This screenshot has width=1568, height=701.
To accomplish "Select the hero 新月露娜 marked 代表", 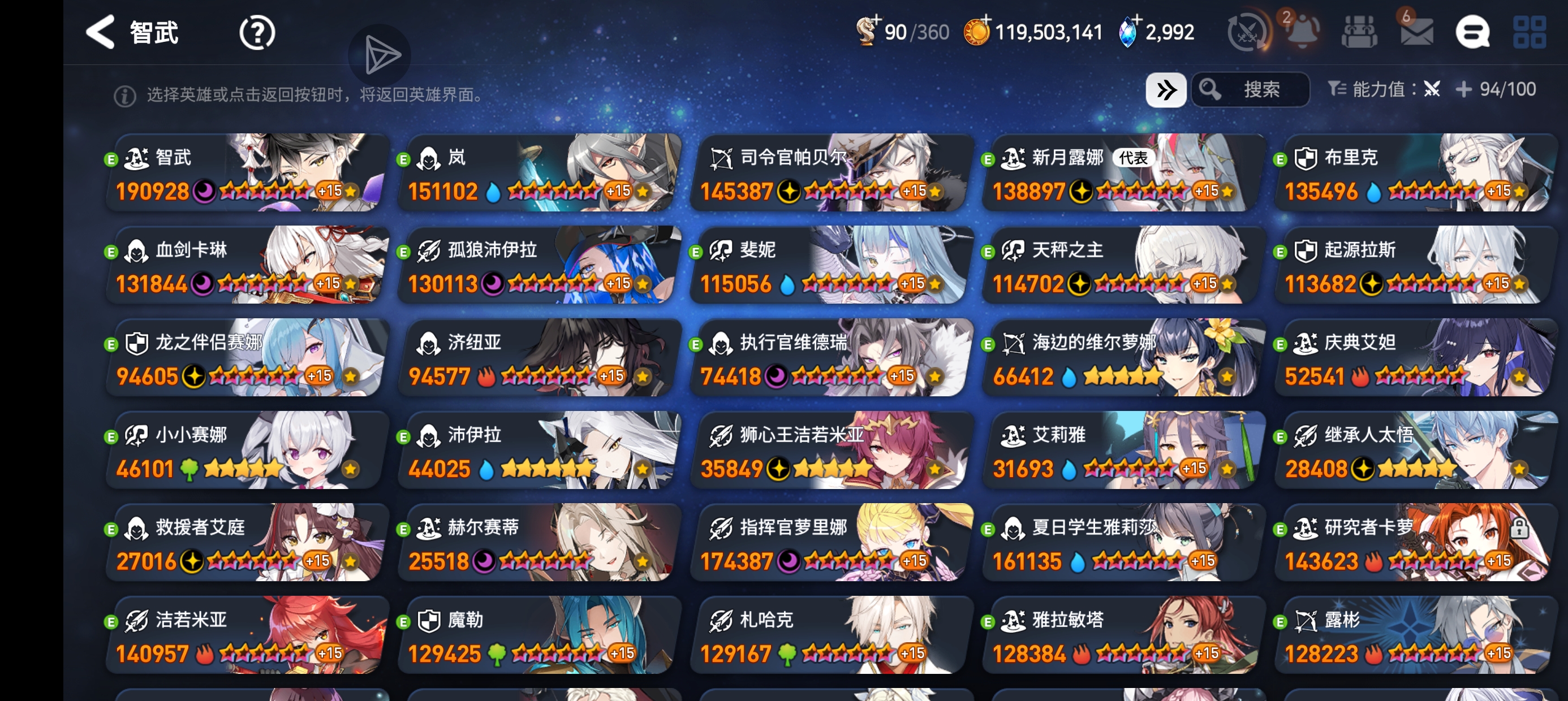I will 1120,174.
